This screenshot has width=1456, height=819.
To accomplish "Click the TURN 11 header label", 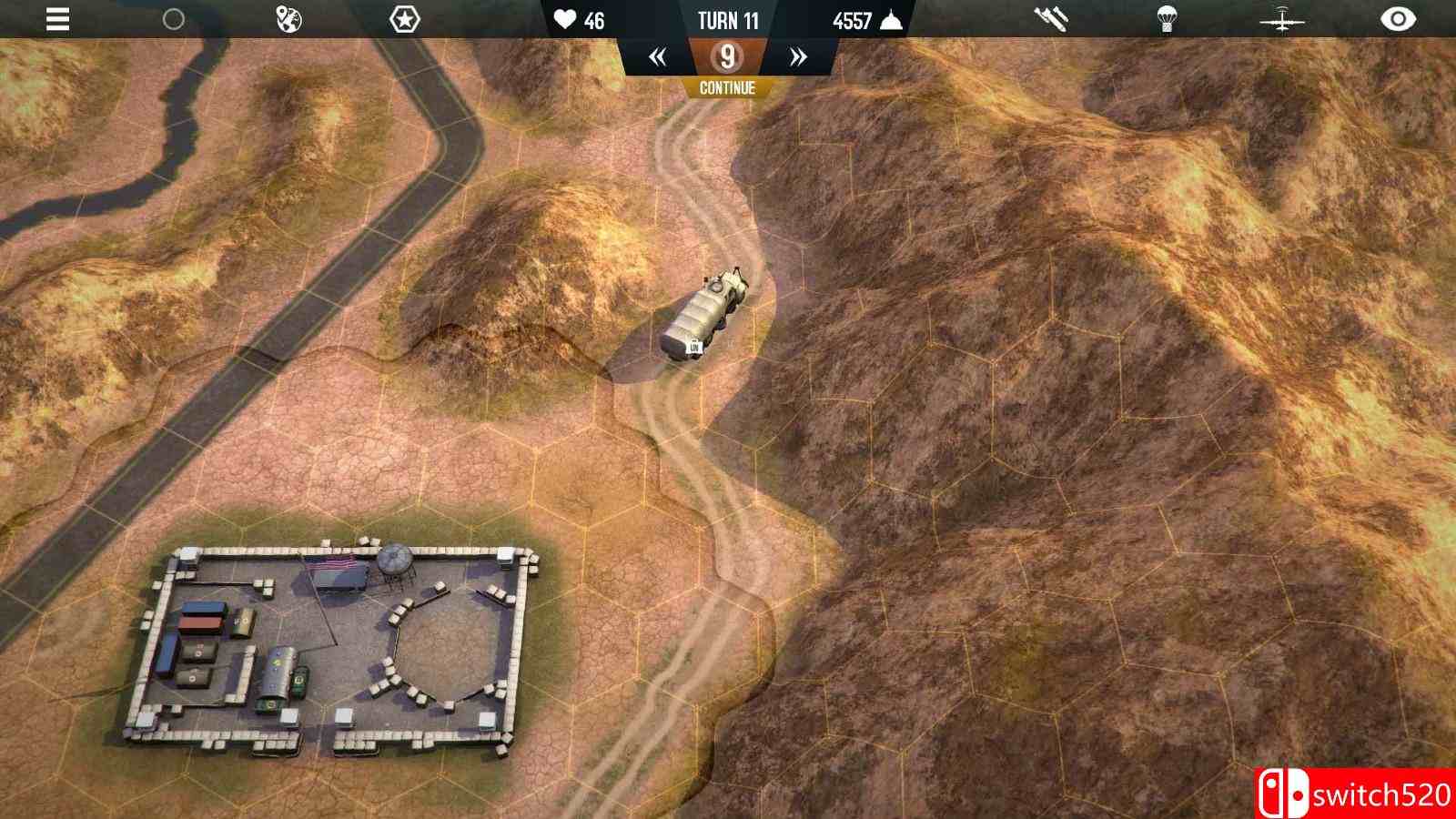I will click(728, 20).
